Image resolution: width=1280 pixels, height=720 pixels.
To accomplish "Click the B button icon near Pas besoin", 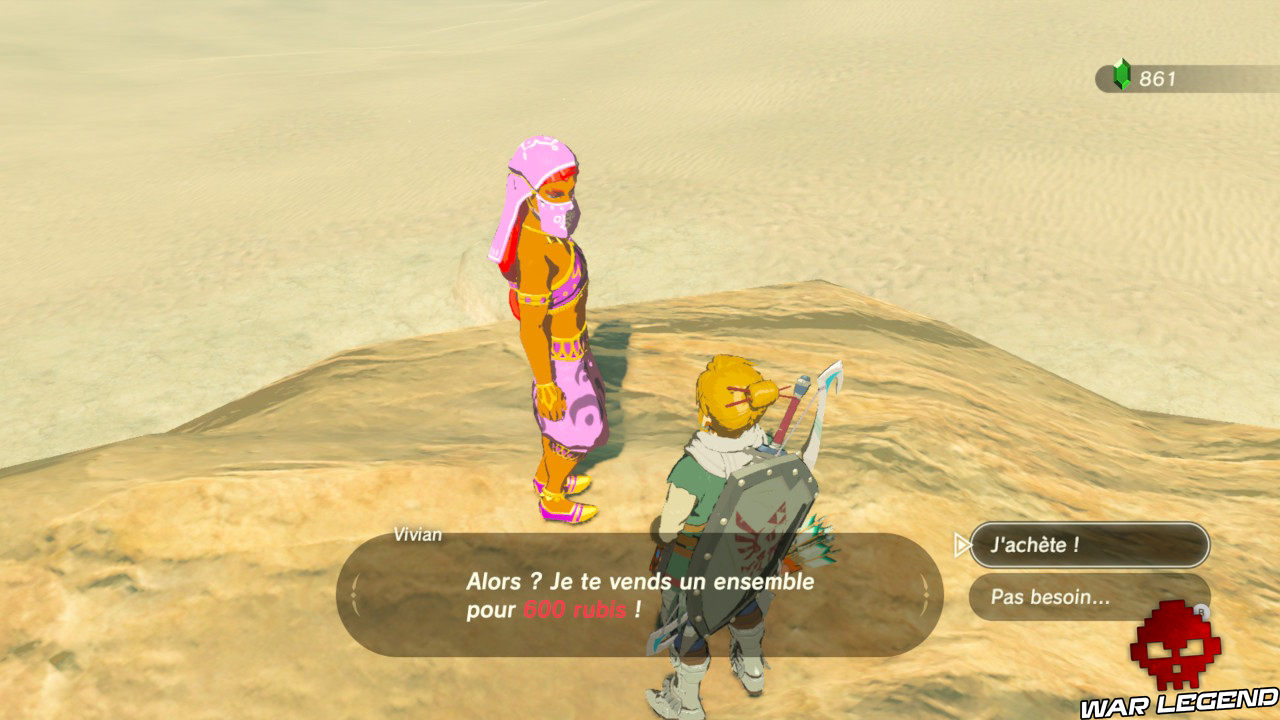I will (x=1202, y=611).
